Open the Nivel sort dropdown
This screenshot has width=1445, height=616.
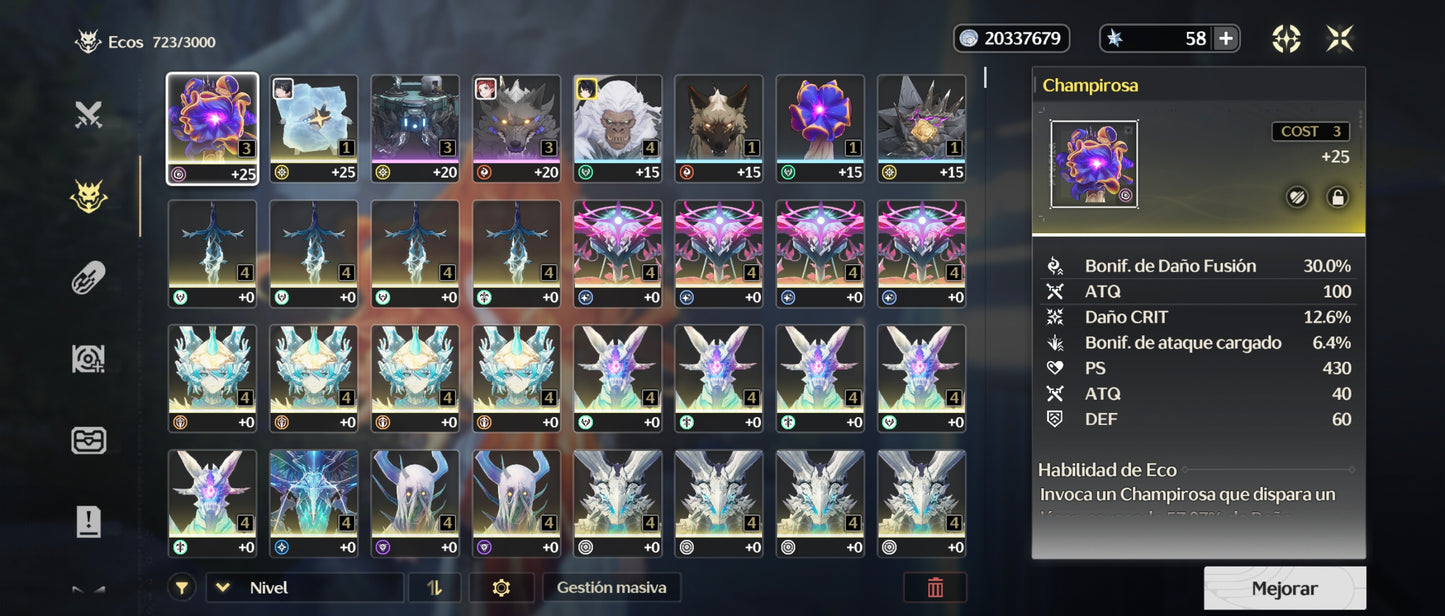coord(304,588)
